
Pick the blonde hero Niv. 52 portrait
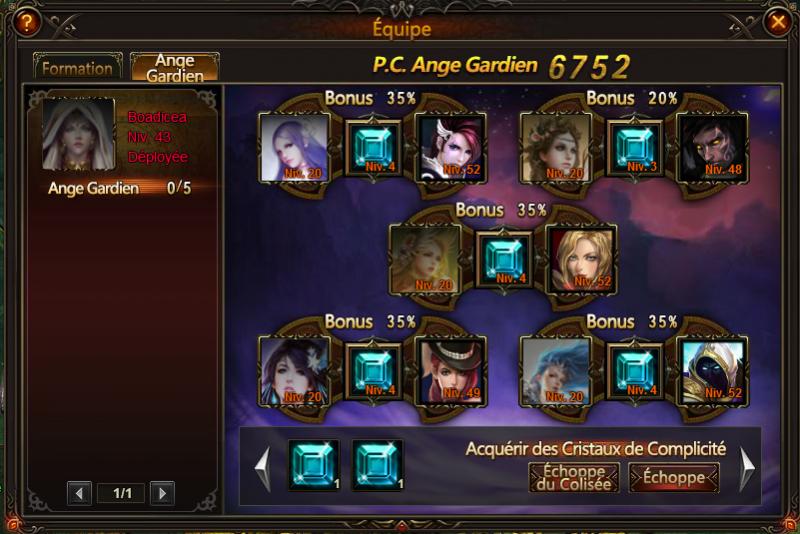[x=580, y=260]
